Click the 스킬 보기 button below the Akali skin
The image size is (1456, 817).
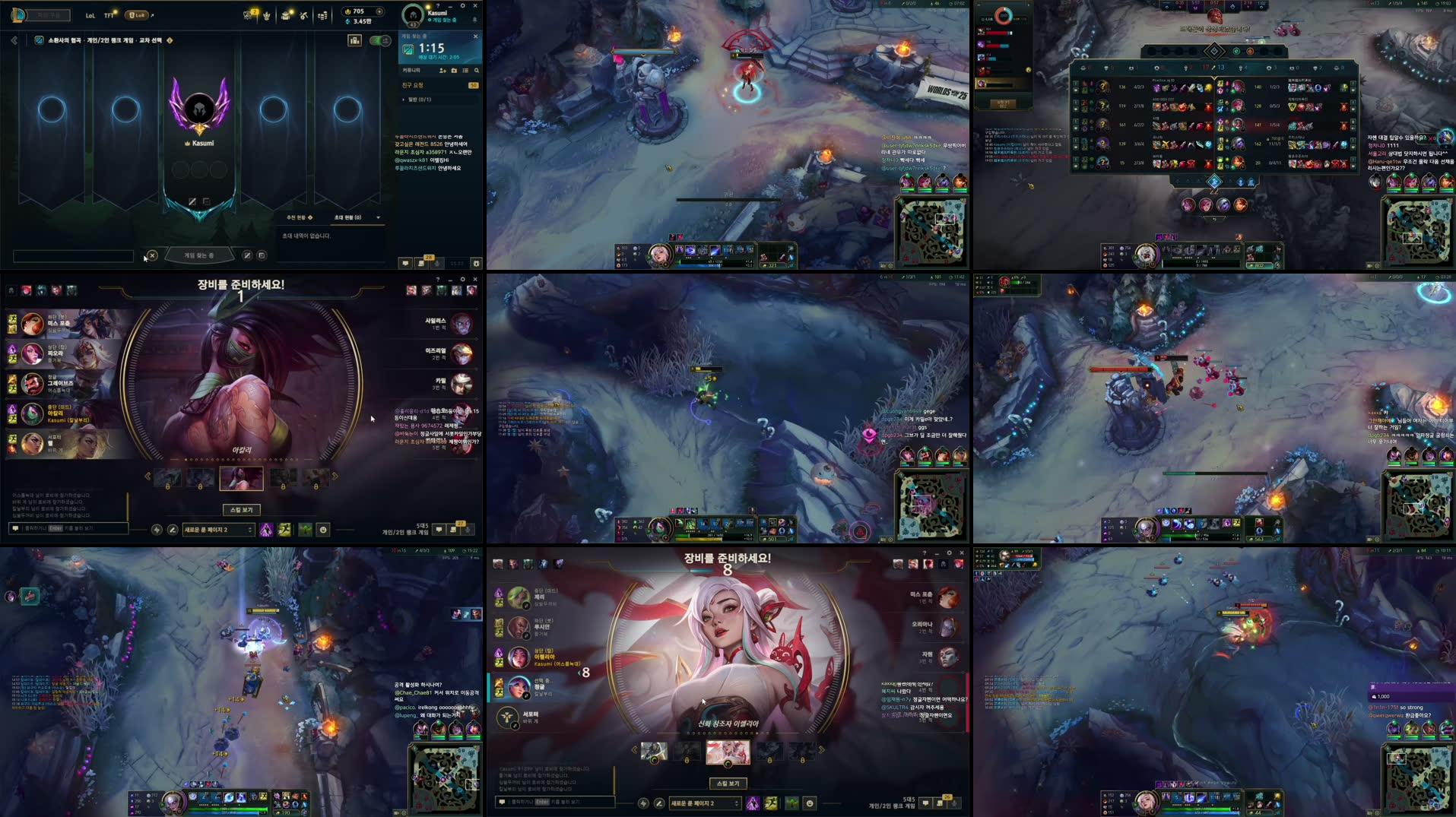click(242, 510)
